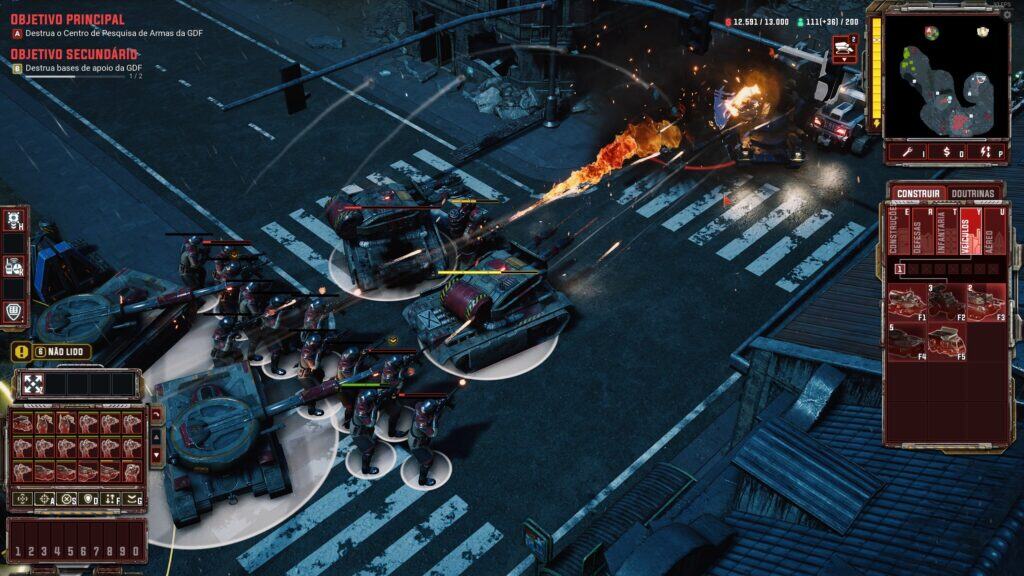The image size is (1024, 576).
Task: Click the lightning bolt power button
Action: [986, 152]
